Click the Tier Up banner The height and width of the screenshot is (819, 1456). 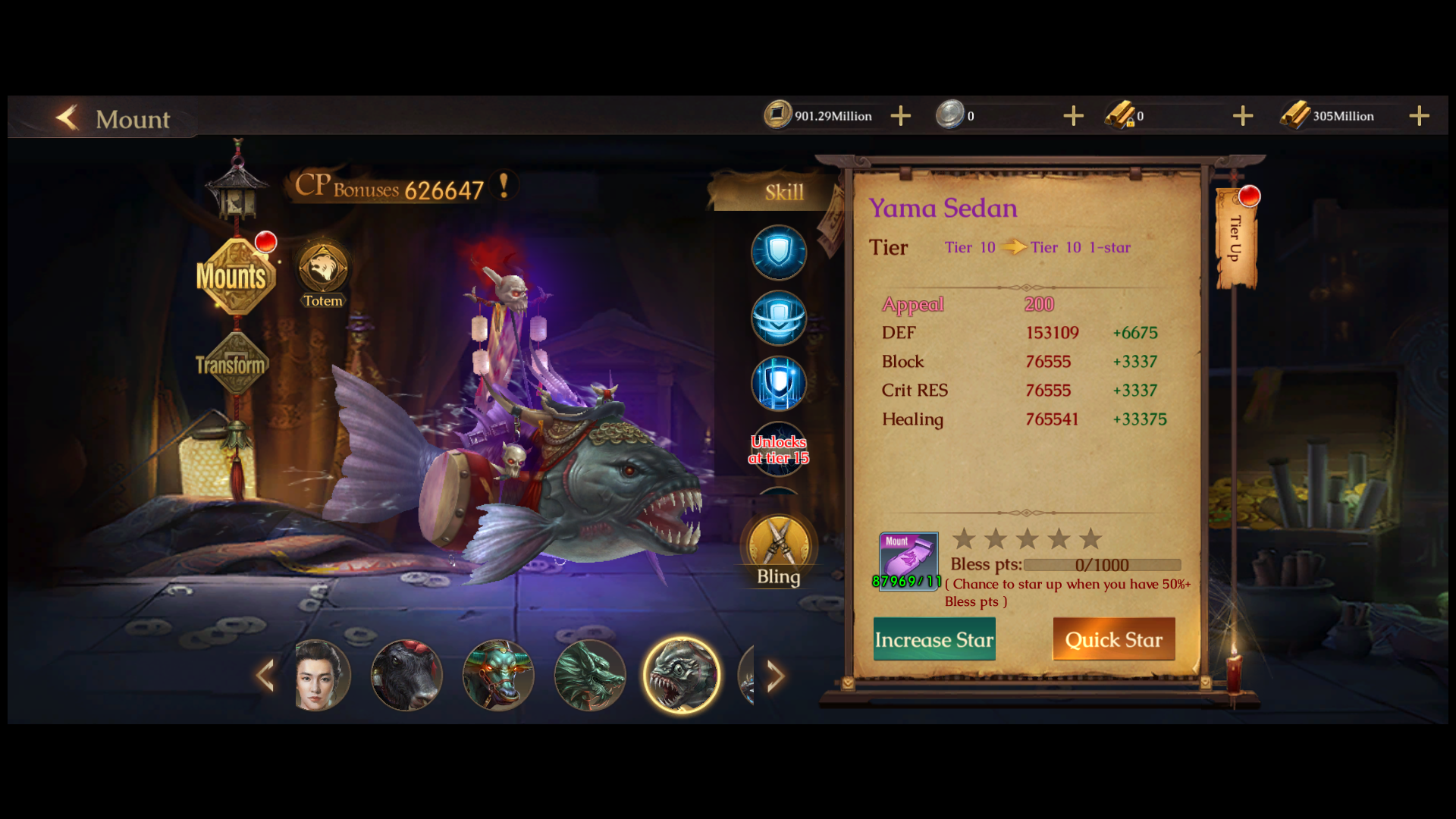[1238, 243]
